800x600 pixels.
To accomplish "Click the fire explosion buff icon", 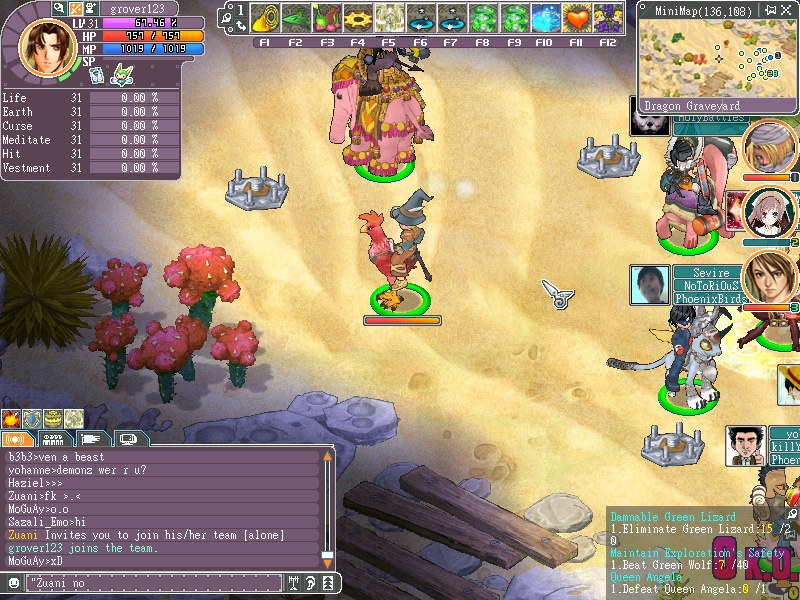I will [11, 418].
